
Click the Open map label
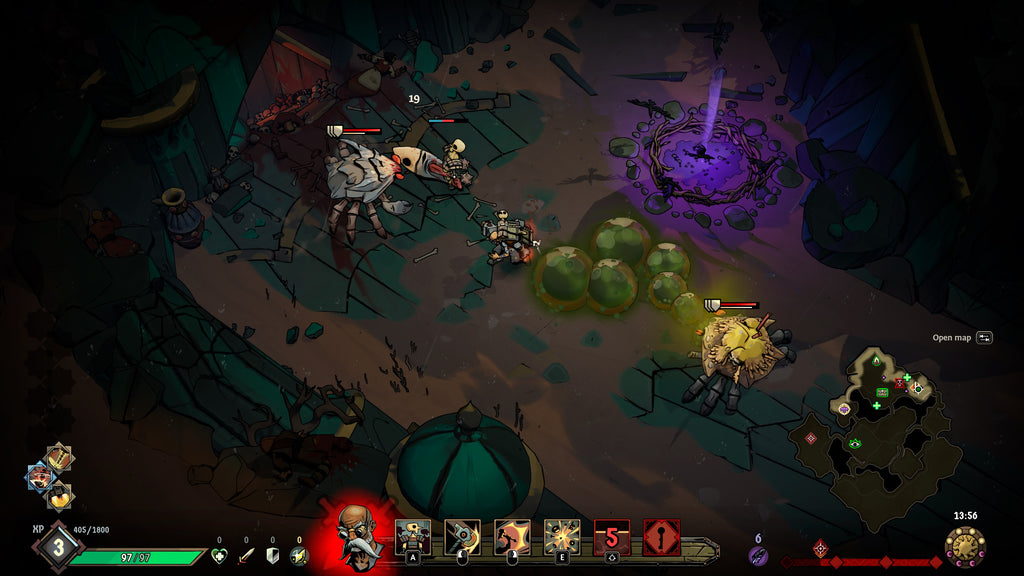click(952, 338)
